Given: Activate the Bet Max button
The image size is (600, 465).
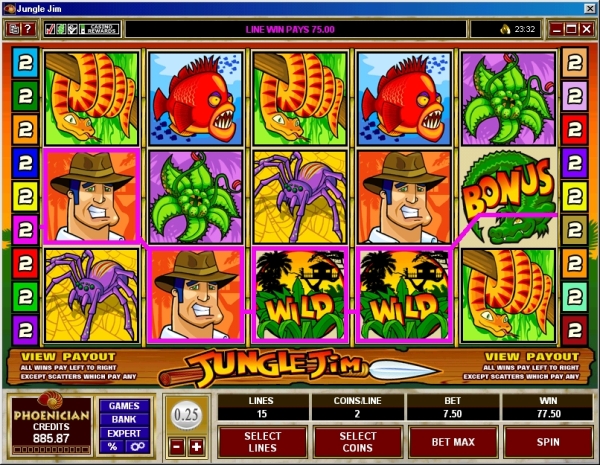Looking at the screenshot, I should (x=452, y=441).
